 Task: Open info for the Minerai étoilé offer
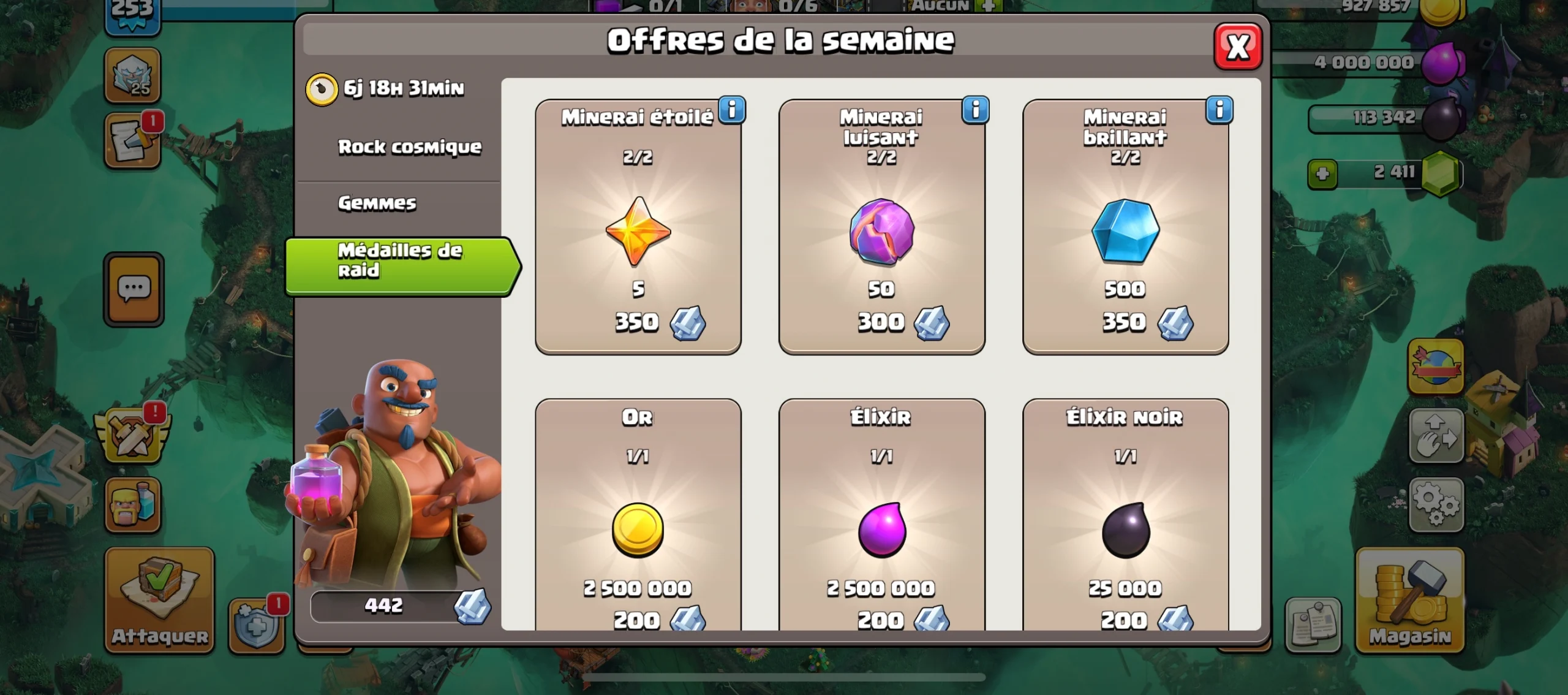(x=733, y=110)
